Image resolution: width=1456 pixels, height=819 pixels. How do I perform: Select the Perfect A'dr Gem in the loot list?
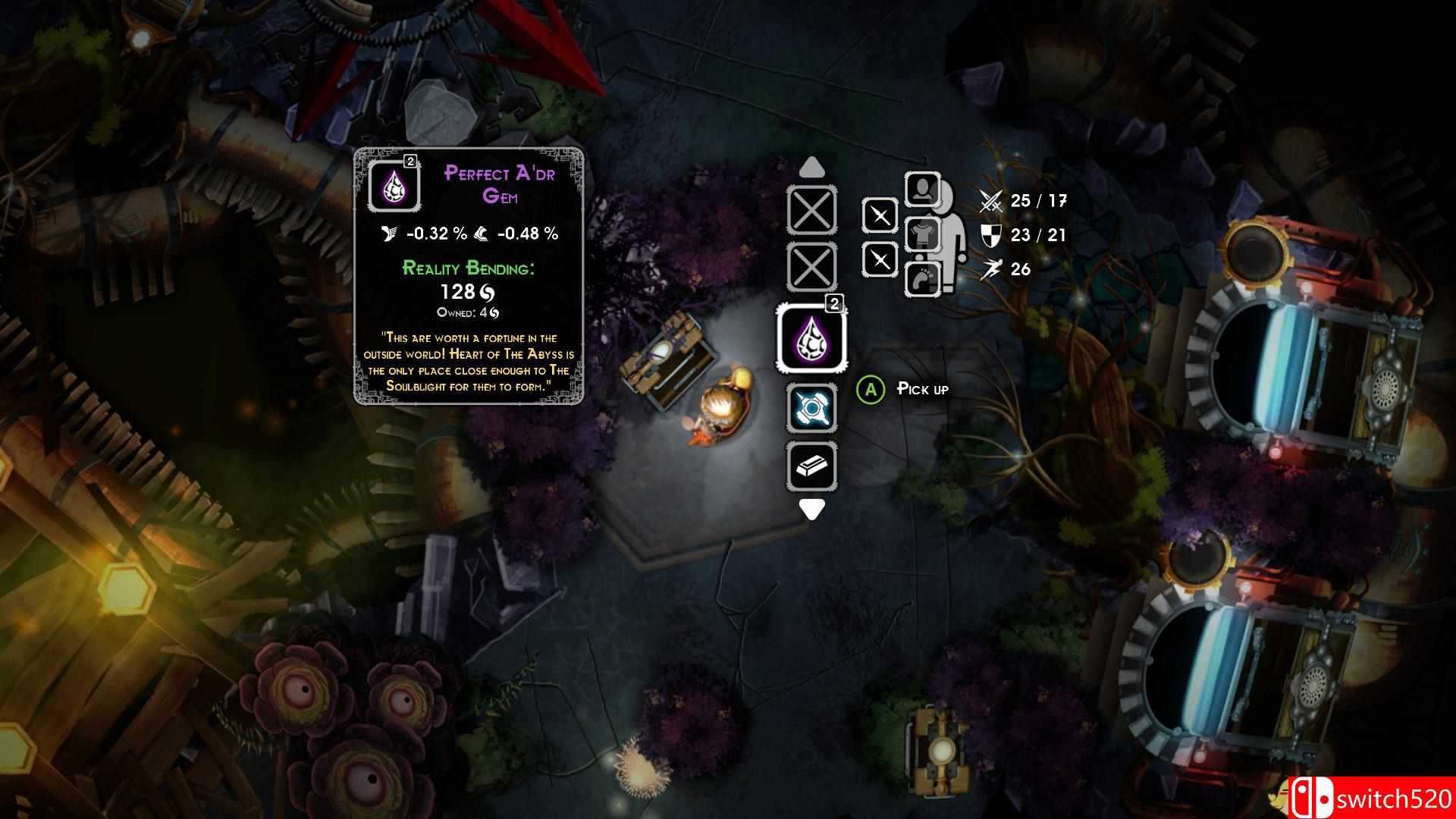tap(811, 339)
